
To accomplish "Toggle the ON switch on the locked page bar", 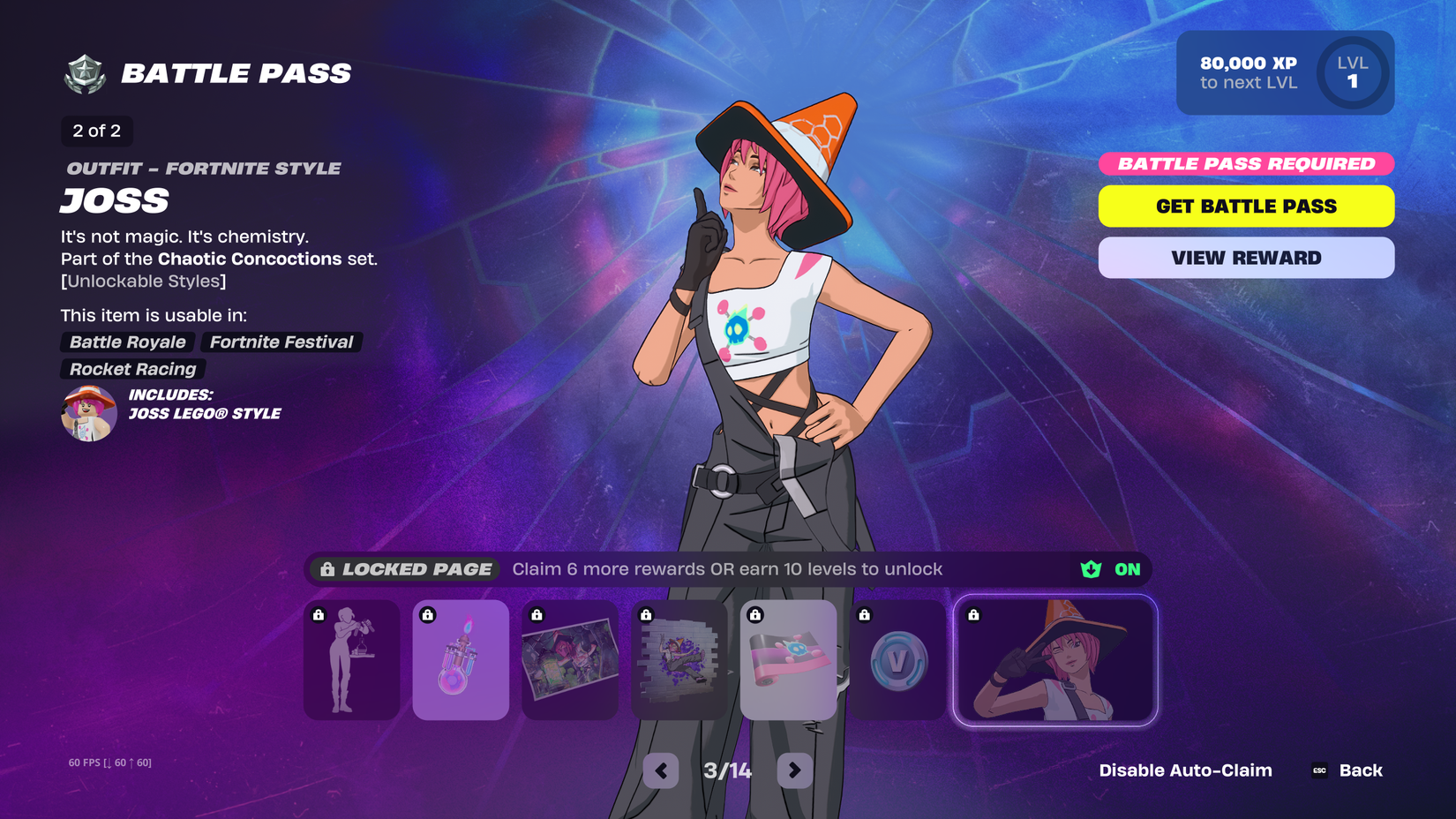I will pos(1127,569).
